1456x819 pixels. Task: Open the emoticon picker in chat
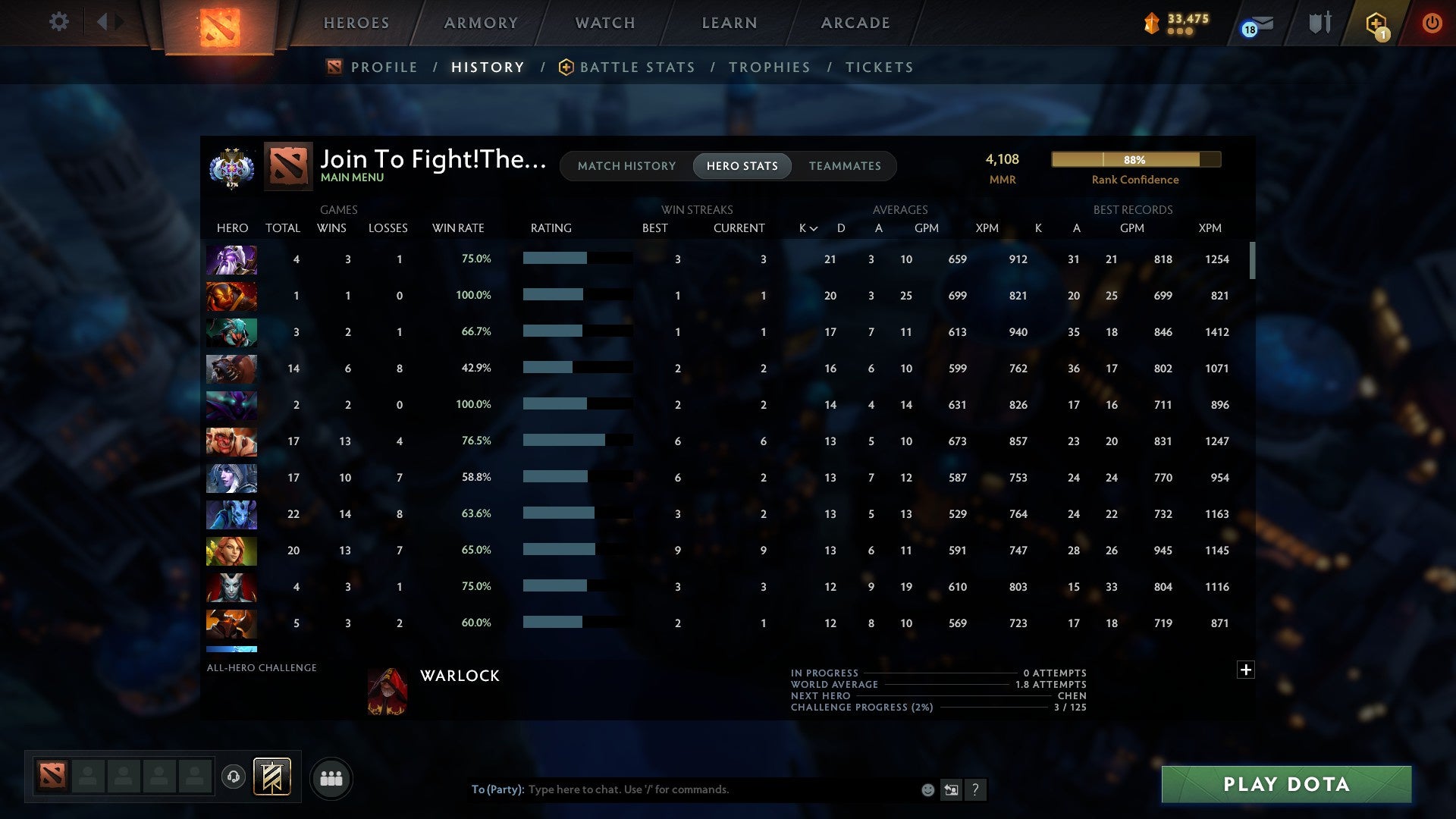click(x=927, y=789)
